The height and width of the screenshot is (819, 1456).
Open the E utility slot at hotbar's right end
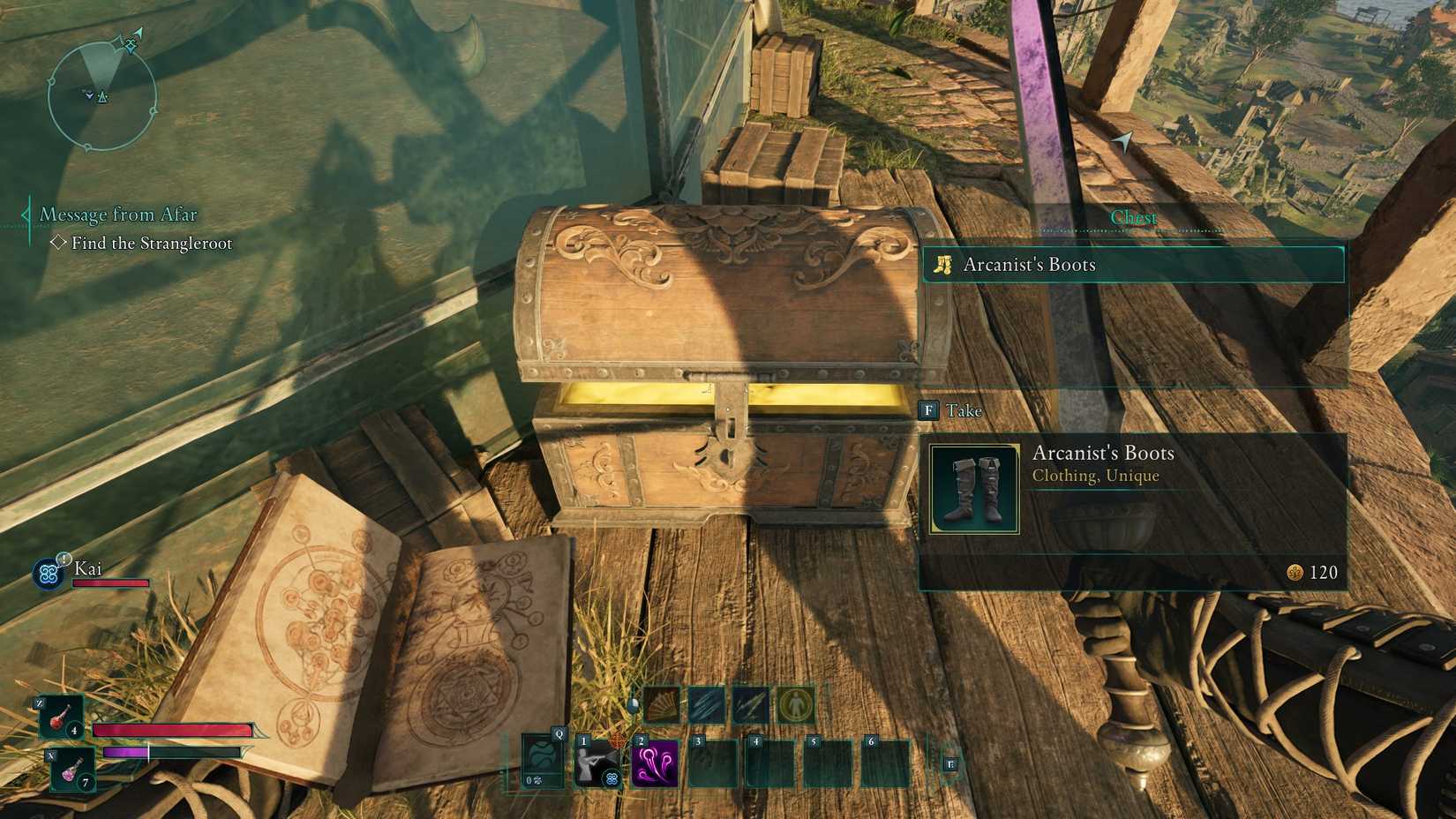(953, 765)
